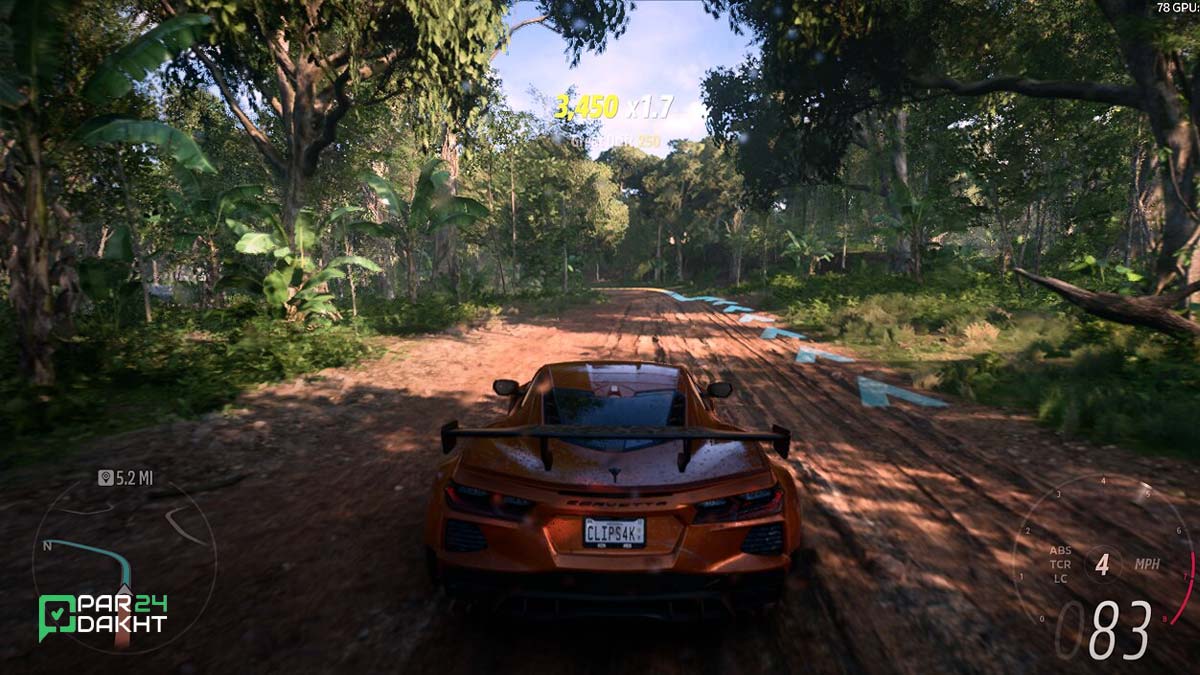Click the Pardakht24 watermark logo
The height and width of the screenshot is (675, 1200).
click(102, 615)
